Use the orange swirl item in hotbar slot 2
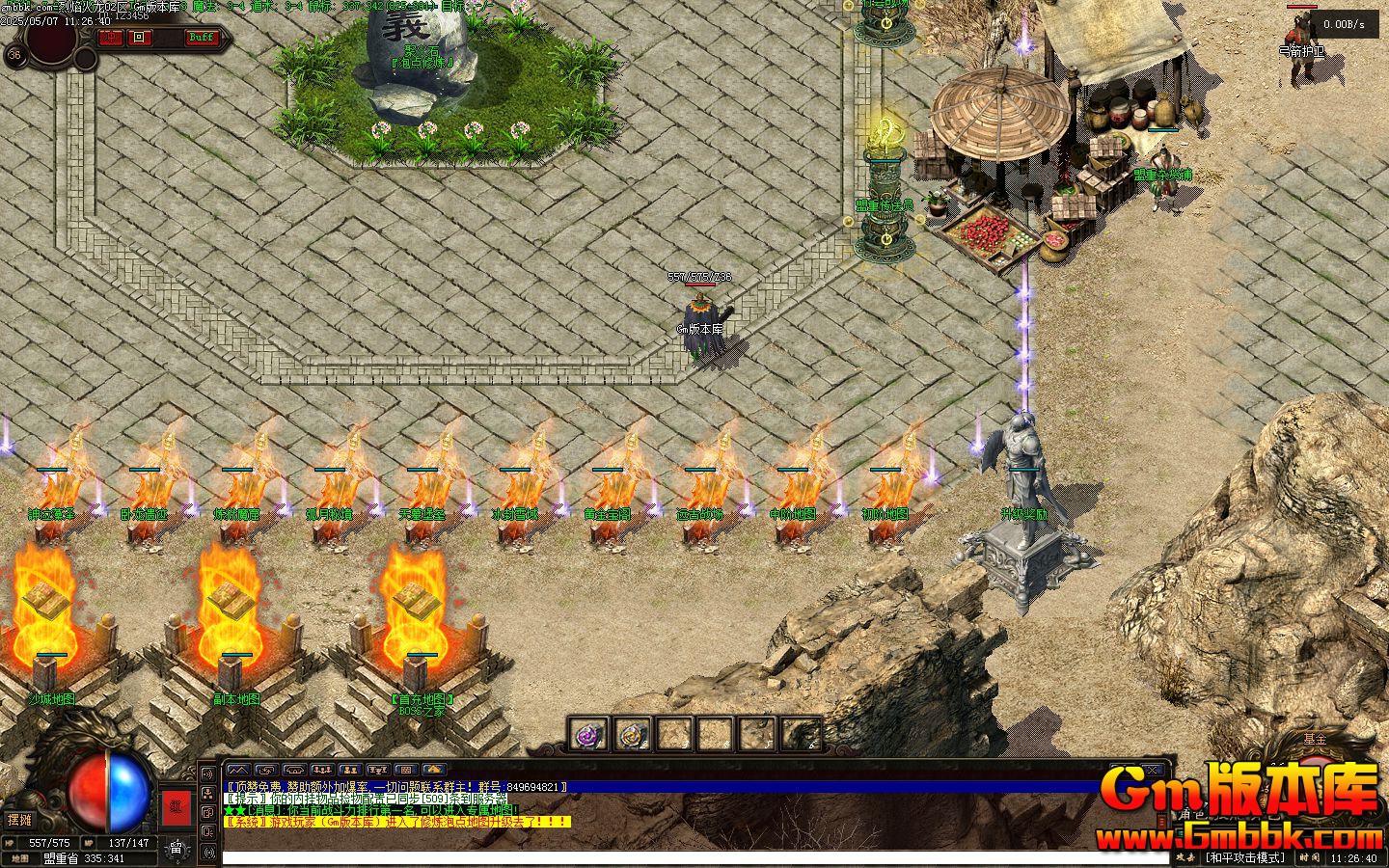Viewport: 1389px width, 868px height. pyautogui.click(x=632, y=735)
